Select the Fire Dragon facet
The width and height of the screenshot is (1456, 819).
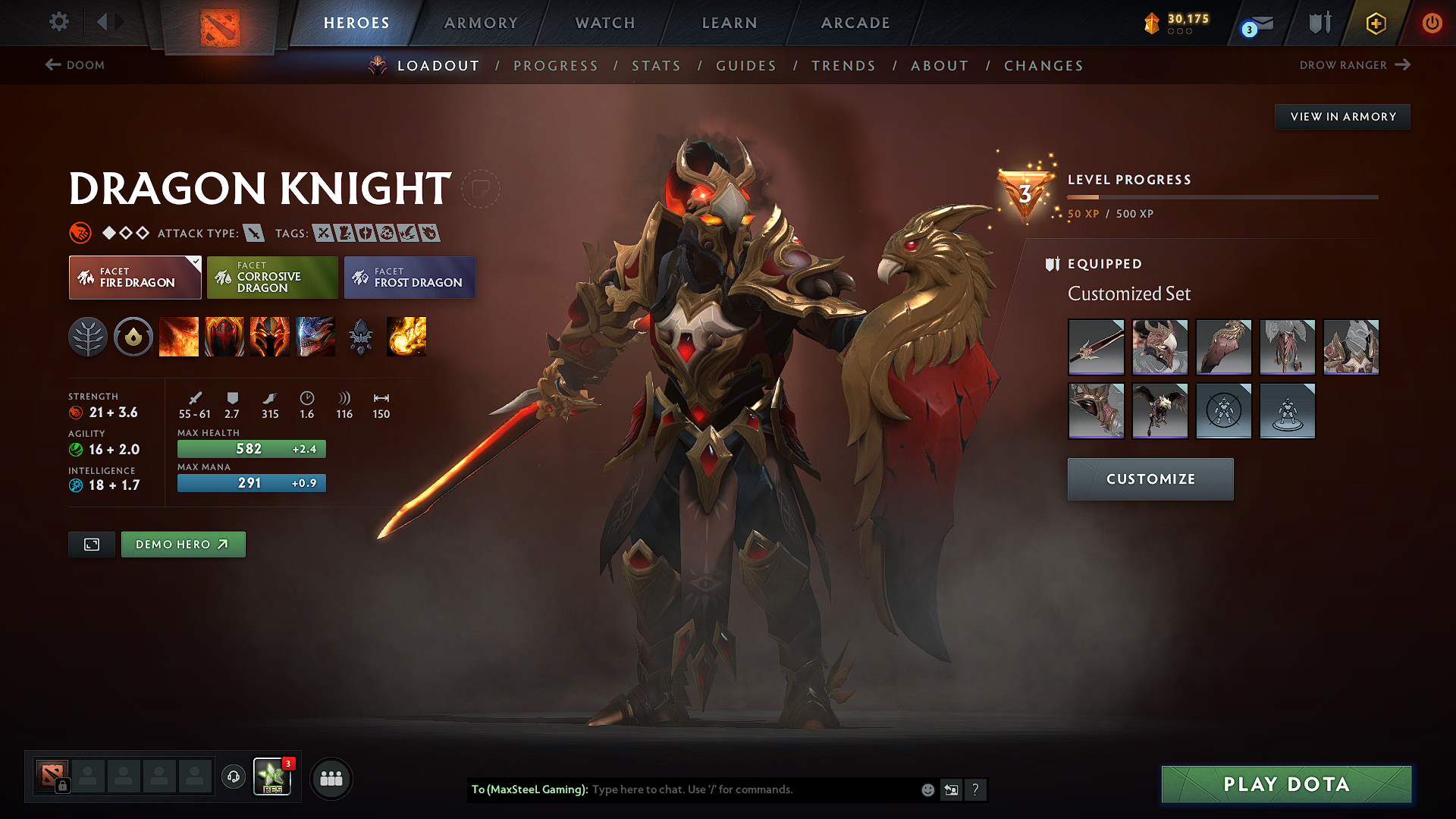click(134, 278)
